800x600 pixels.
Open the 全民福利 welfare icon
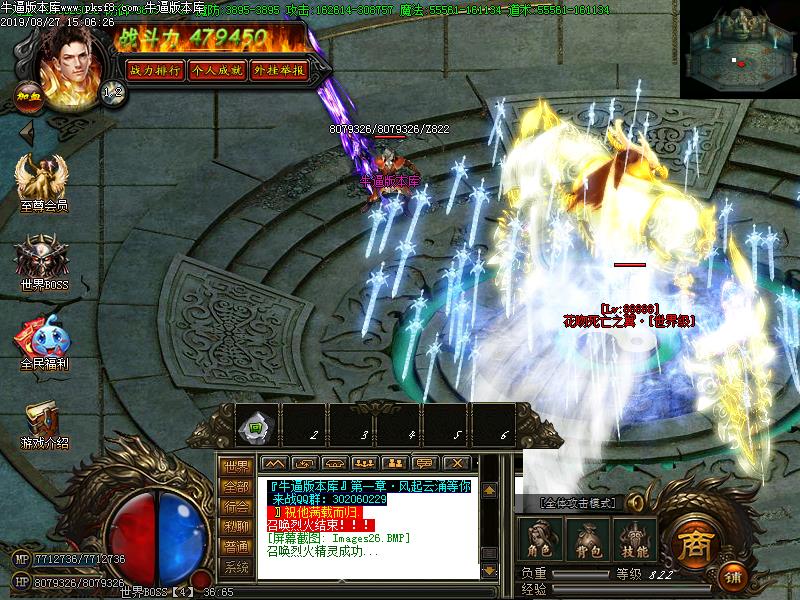tap(43, 342)
